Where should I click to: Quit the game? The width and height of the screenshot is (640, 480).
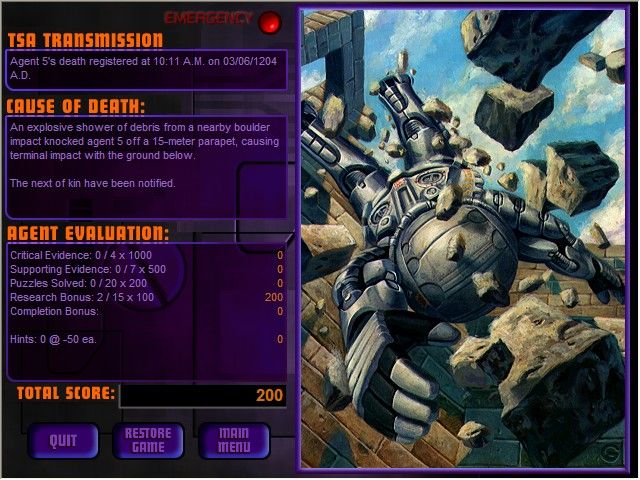coord(63,440)
